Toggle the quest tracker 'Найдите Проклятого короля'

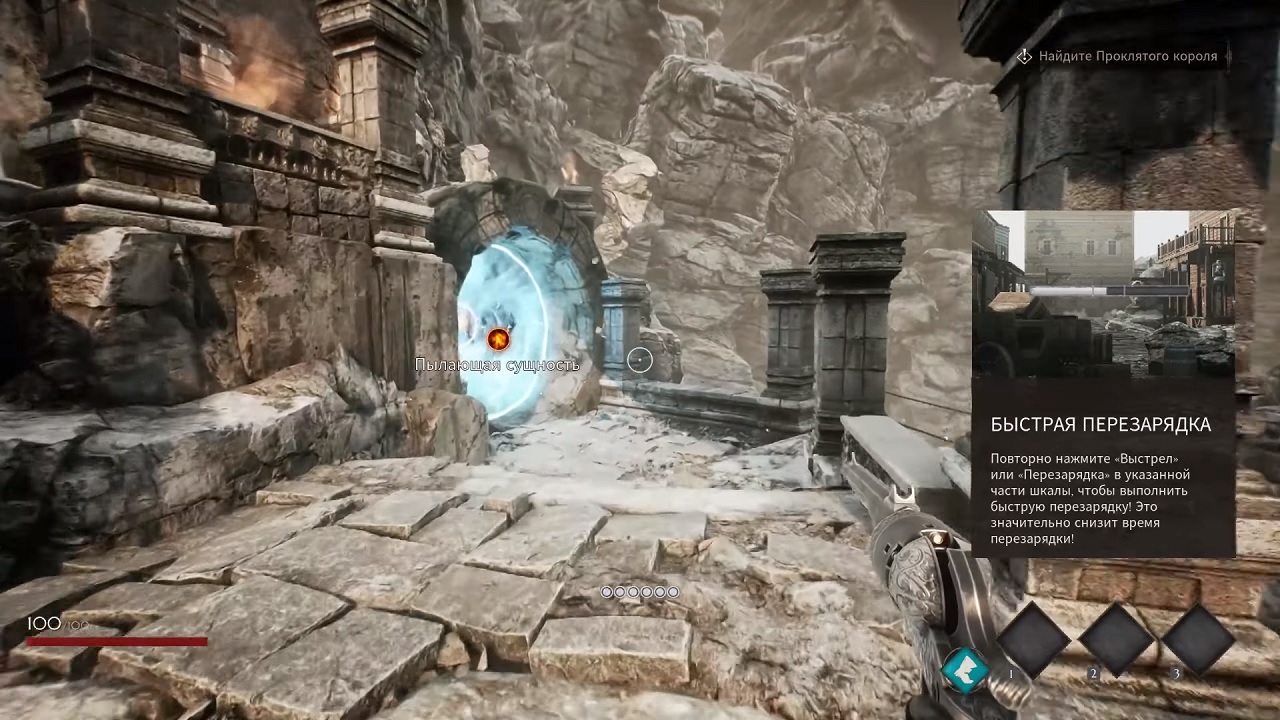click(x=1130, y=56)
